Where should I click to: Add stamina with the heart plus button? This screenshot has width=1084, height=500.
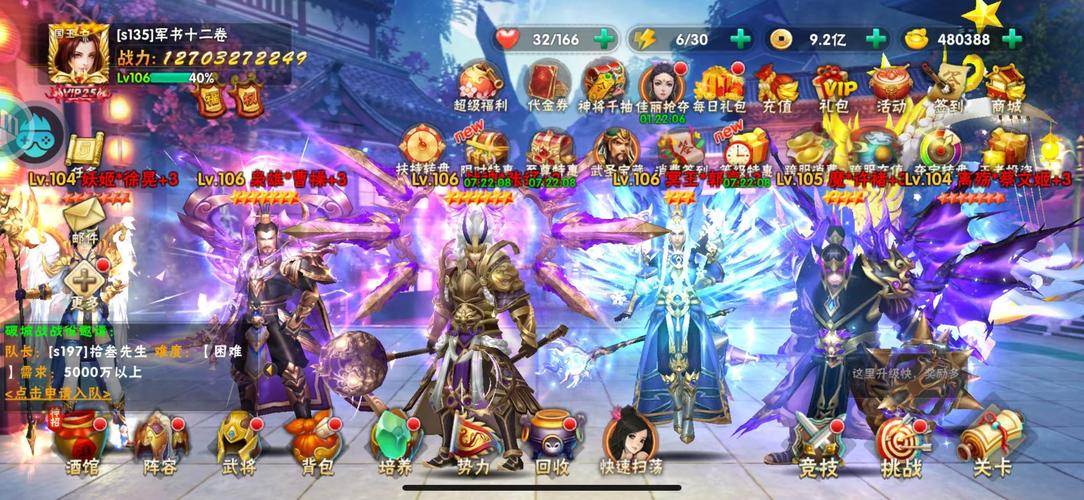coord(604,39)
